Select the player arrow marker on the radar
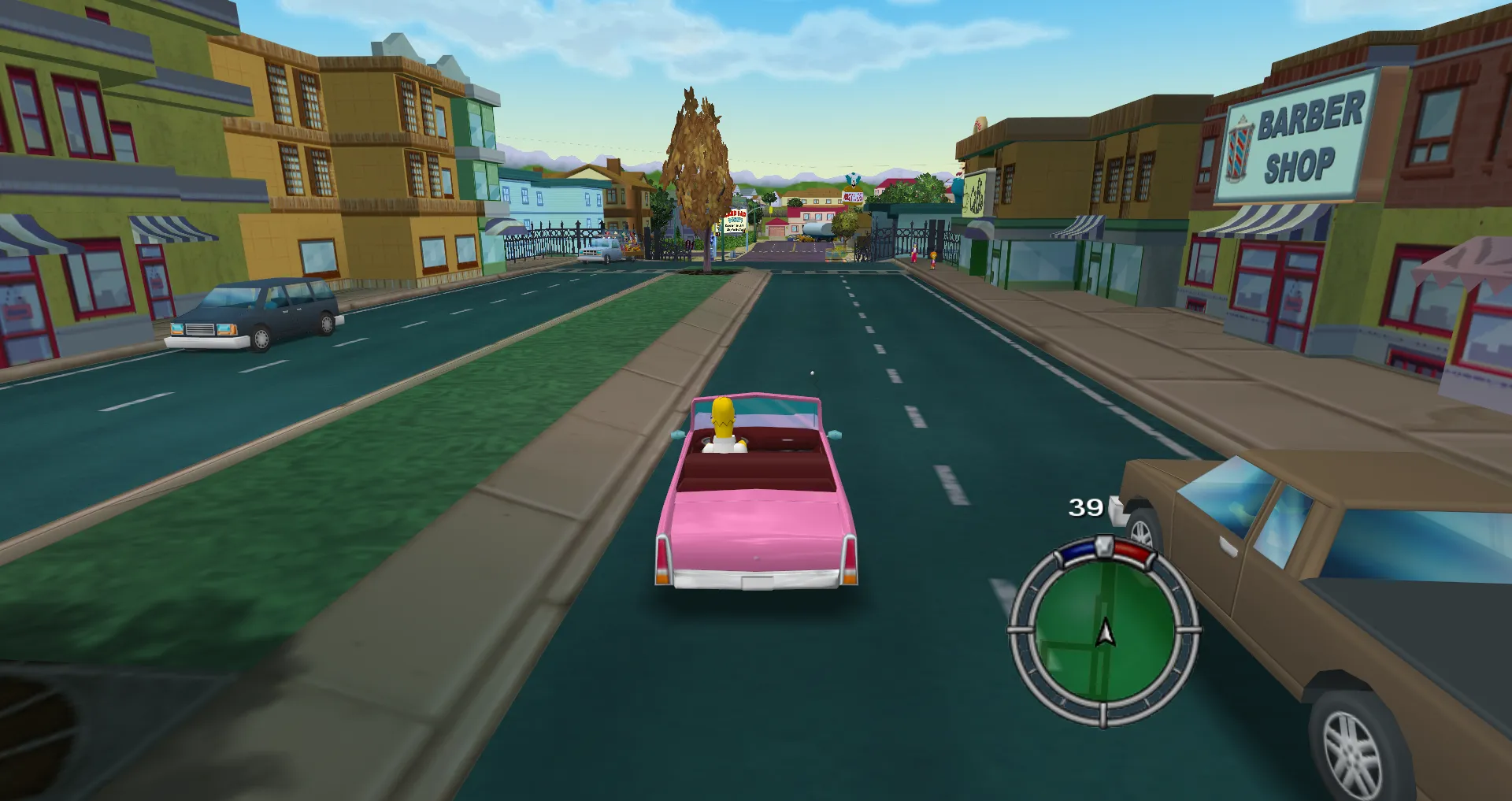The height and width of the screenshot is (801, 1512). pos(1106,632)
